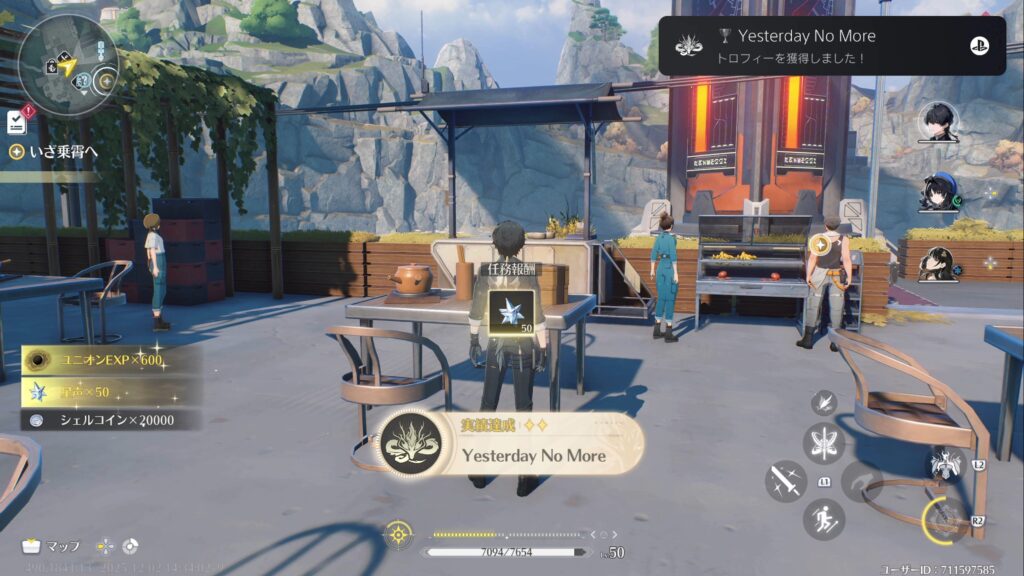Click the greyed-out hand action icon
This screenshot has width=1024, height=576.
861,481
